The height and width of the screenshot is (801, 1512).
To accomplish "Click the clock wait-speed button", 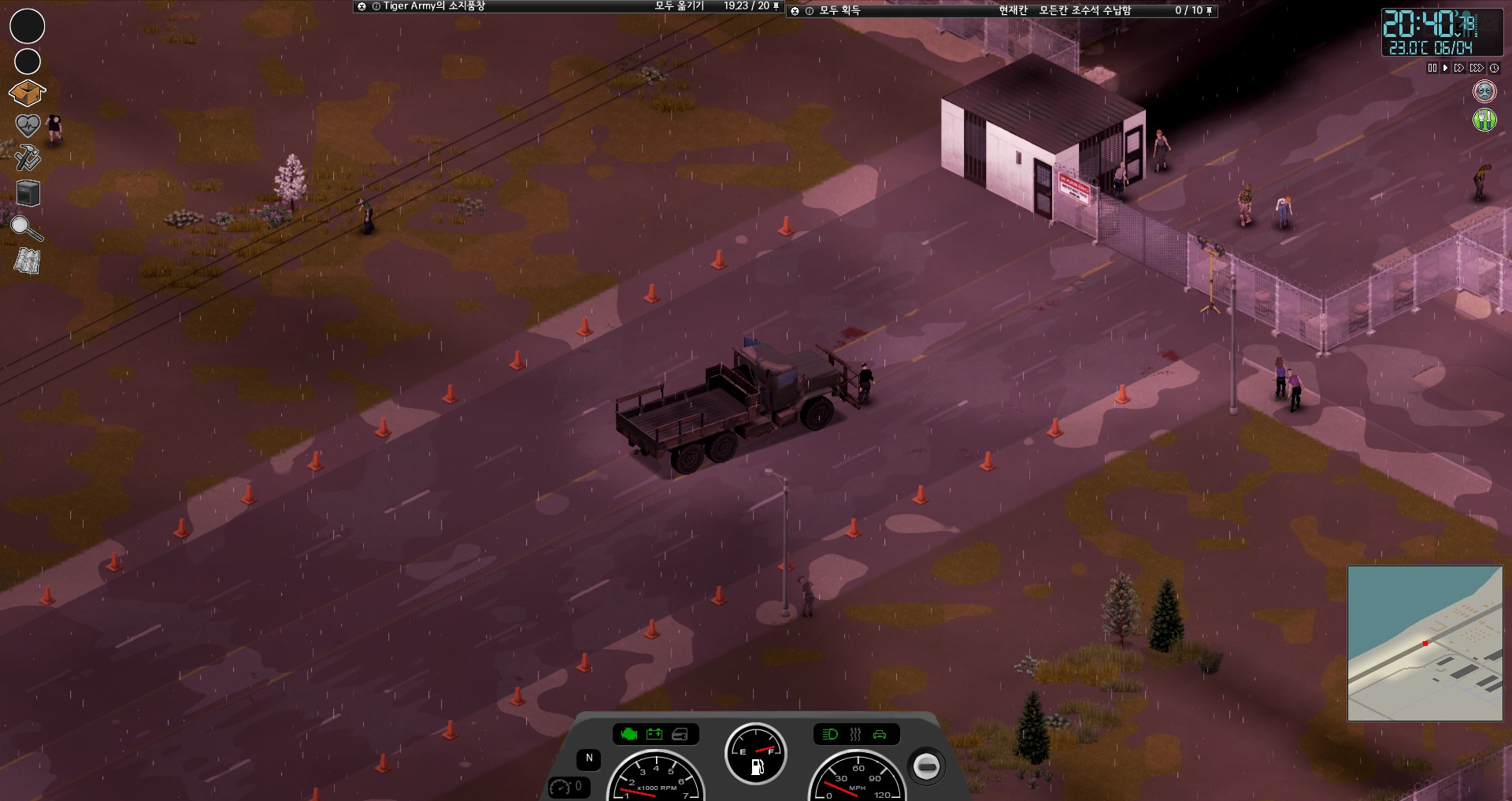I will point(1494,69).
